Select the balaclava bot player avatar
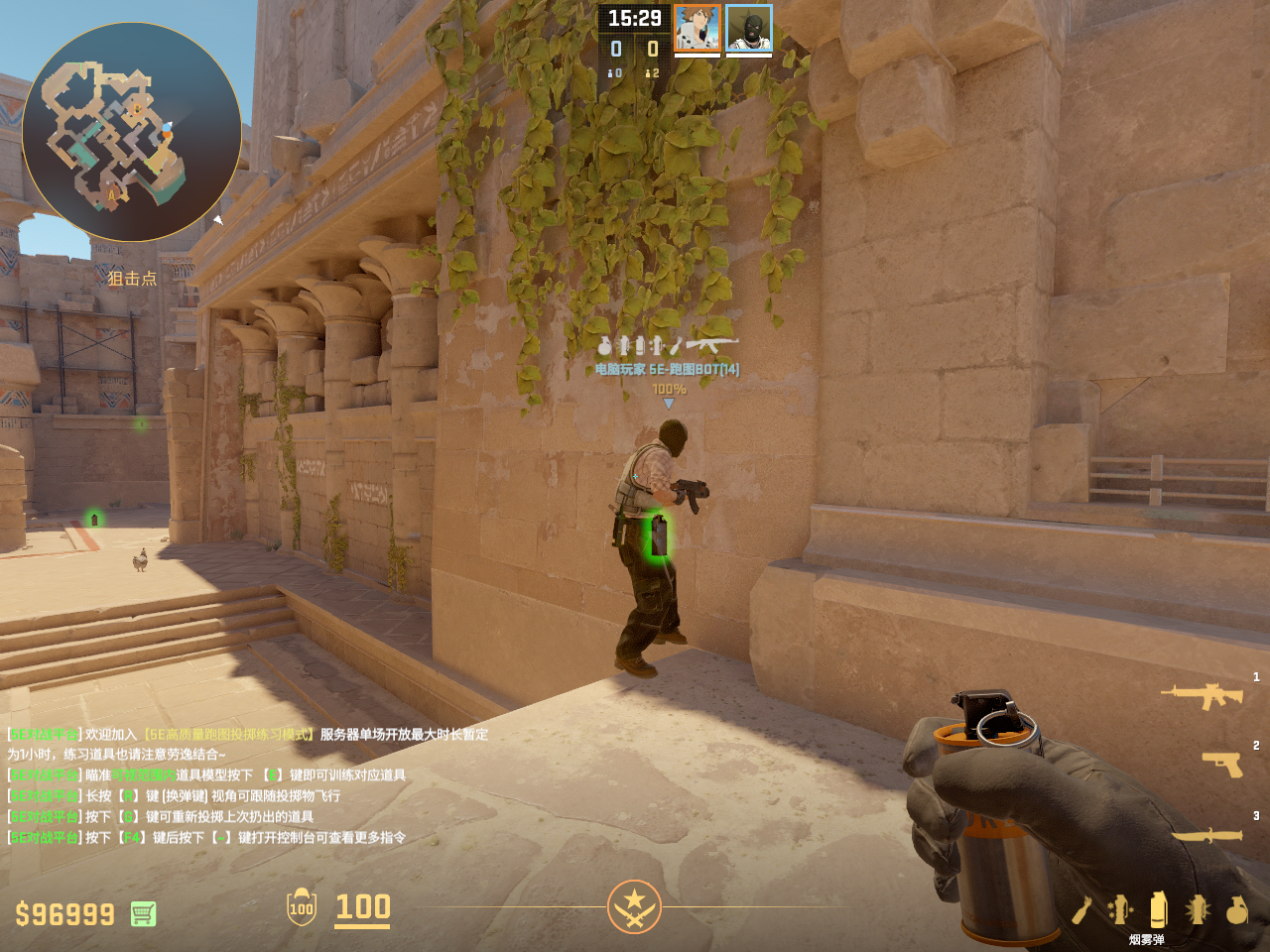Image resolution: width=1270 pixels, height=952 pixels. (x=749, y=28)
